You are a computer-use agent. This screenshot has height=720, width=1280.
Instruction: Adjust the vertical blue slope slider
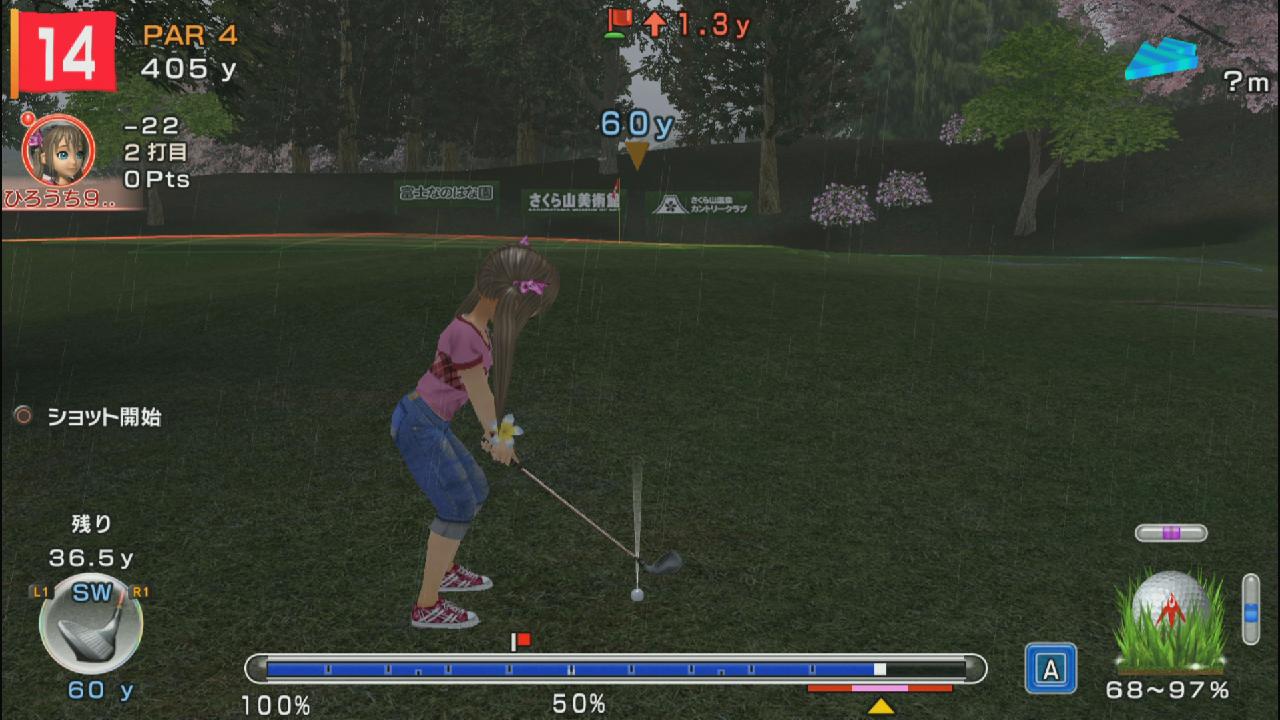(1250, 608)
